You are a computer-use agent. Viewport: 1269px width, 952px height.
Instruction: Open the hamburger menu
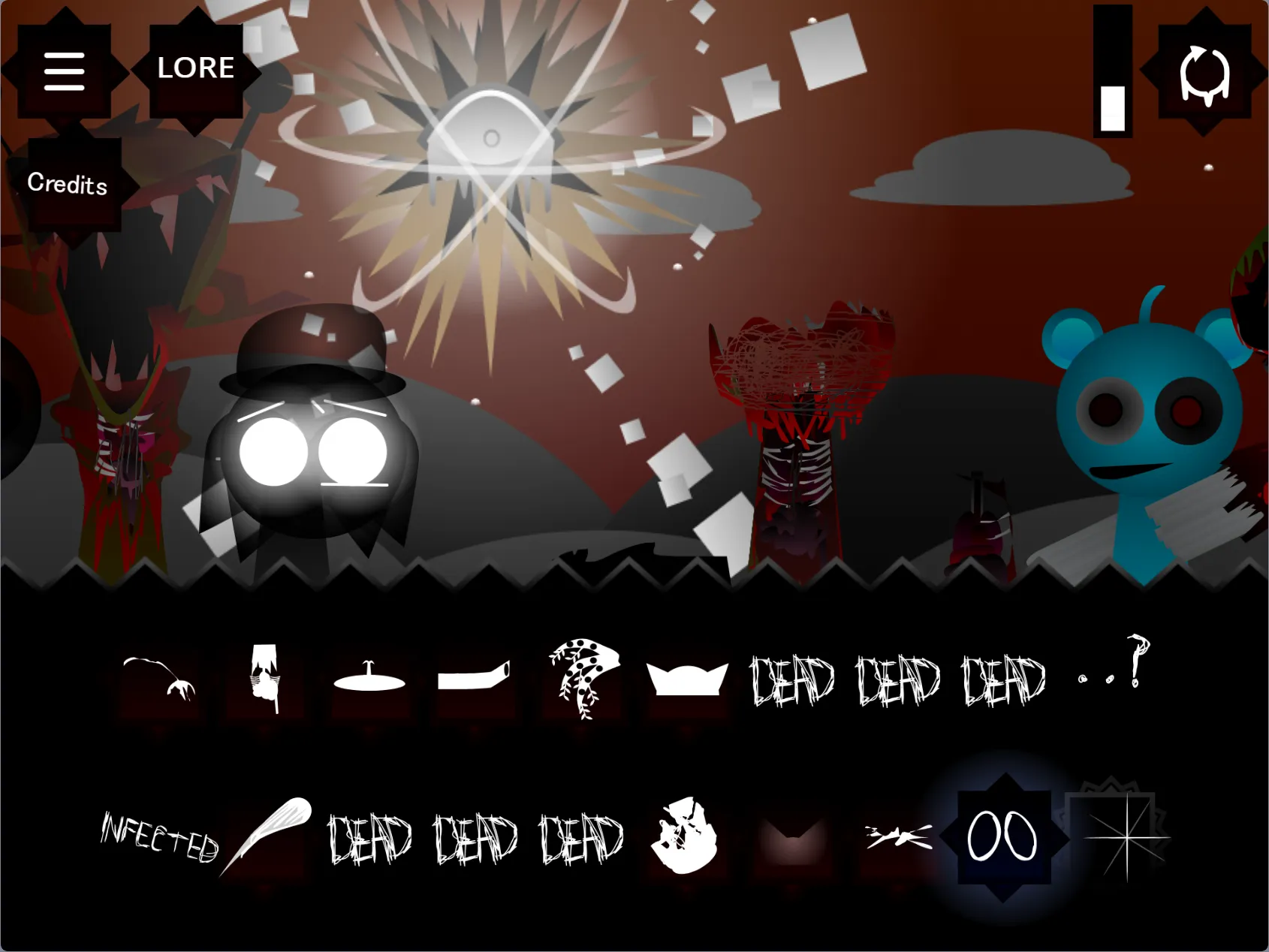click(64, 70)
